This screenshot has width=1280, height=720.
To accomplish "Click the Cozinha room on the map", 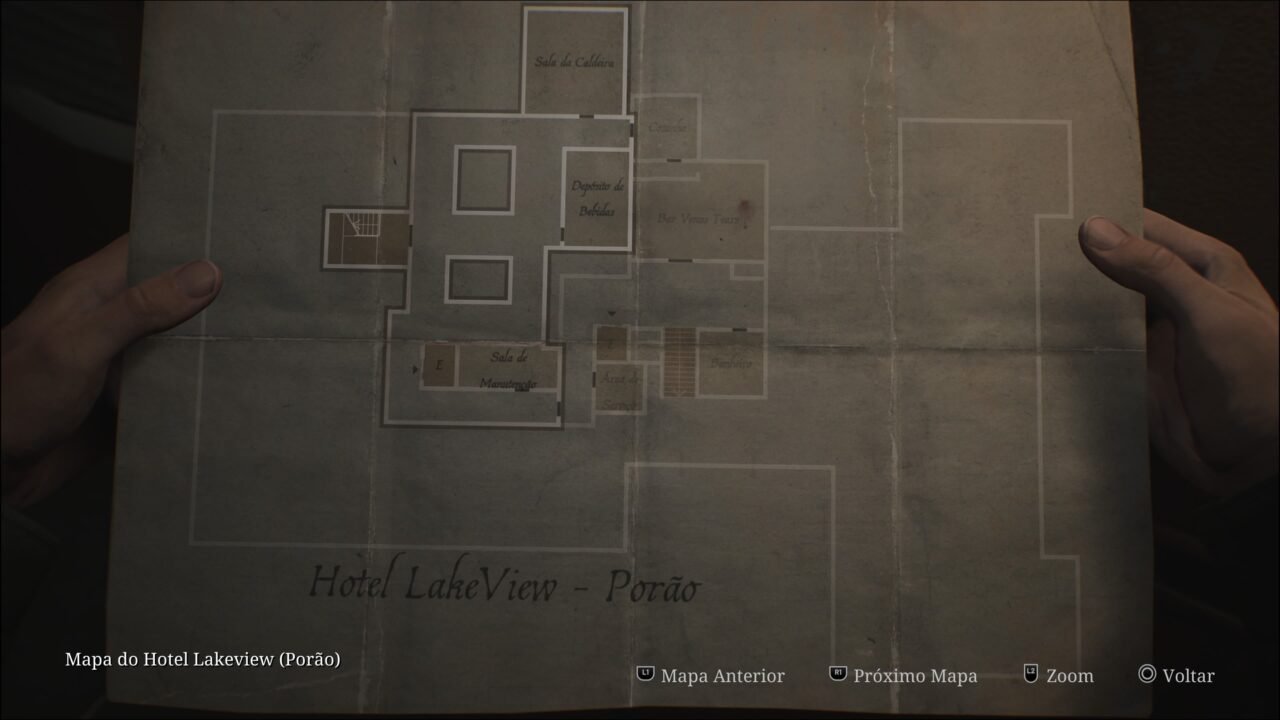I will click(670, 125).
